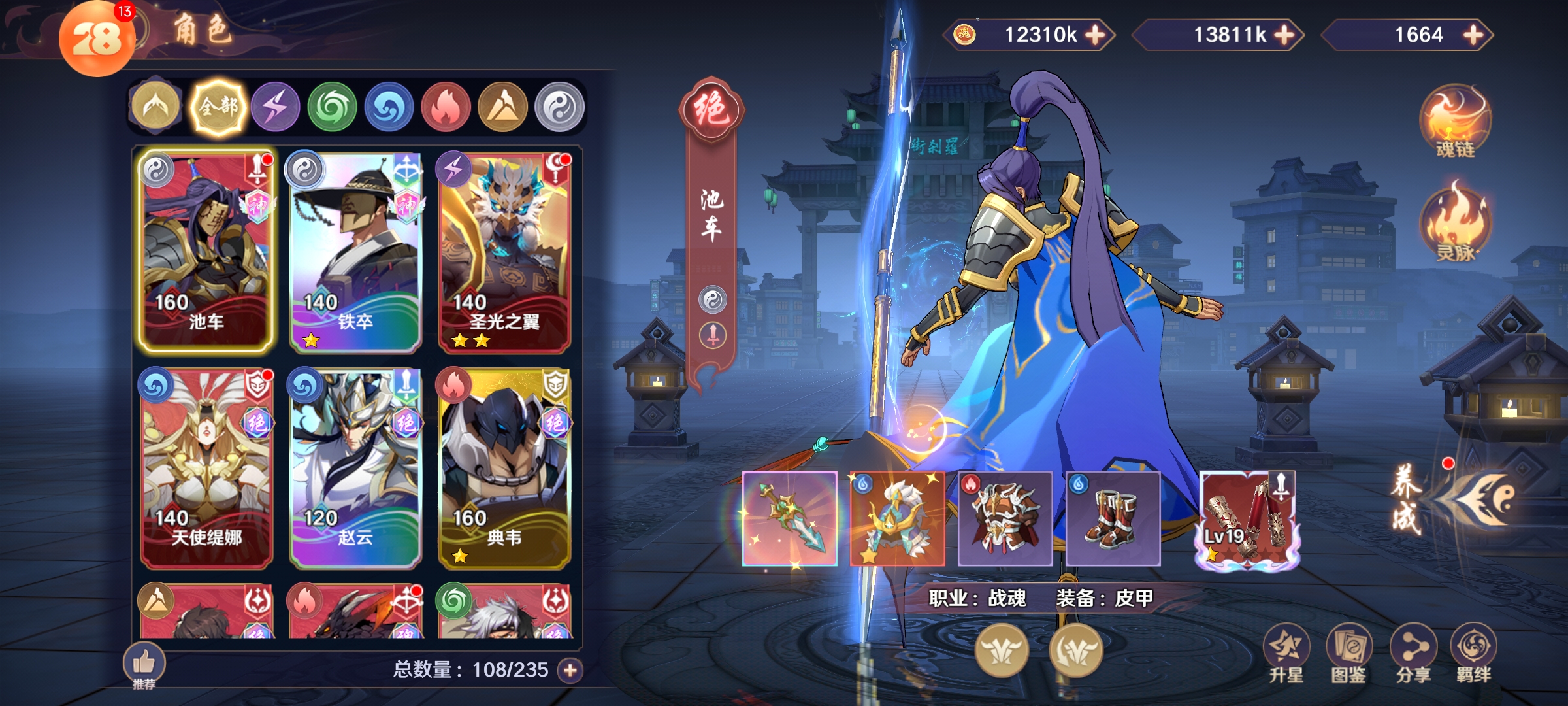The height and width of the screenshot is (706, 1568).
Task: Open the 灵脉 feature
Action: click(1455, 224)
